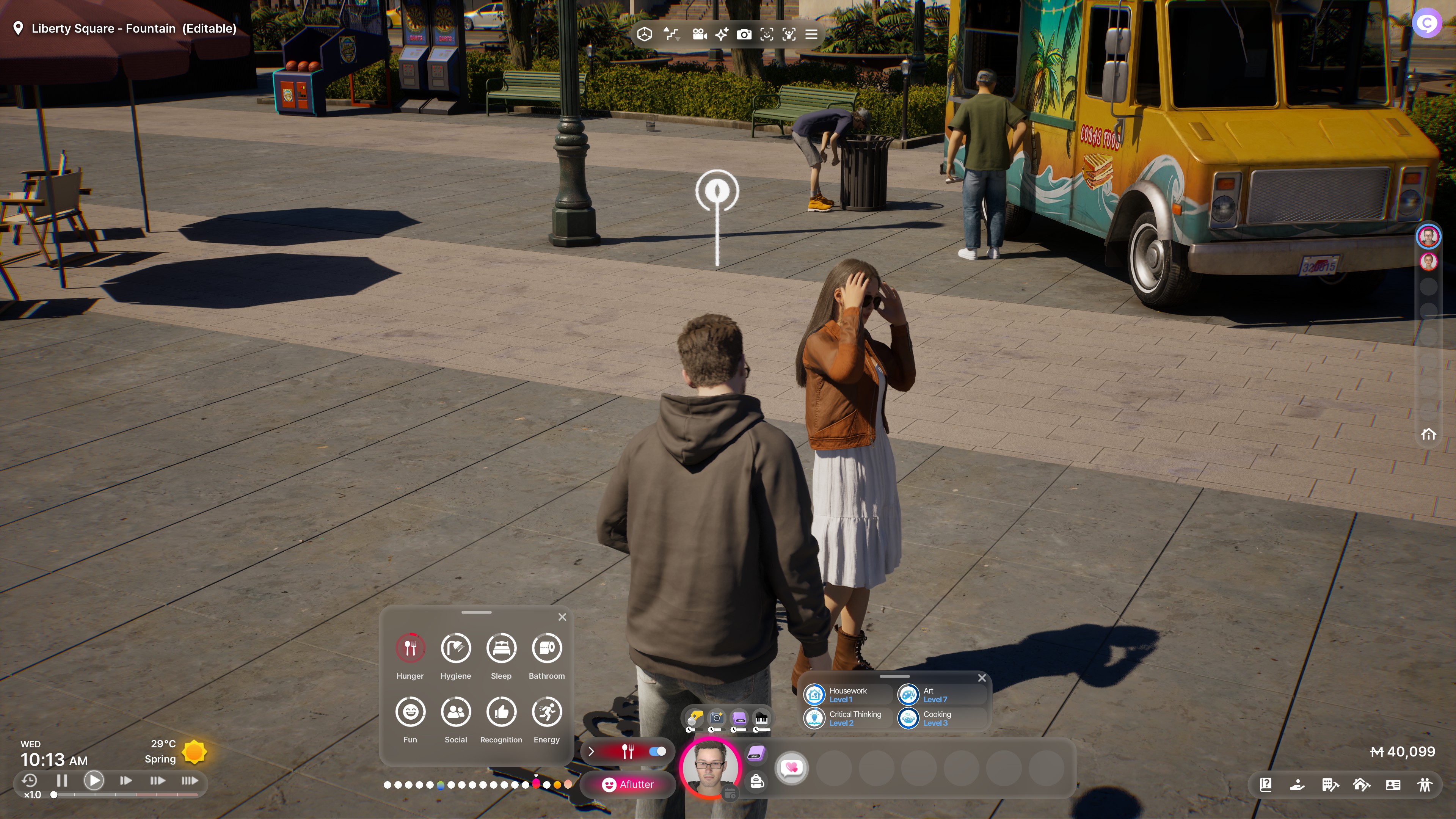Image resolution: width=1456 pixels, height=819 pixels.
Task: Open the hamburger menu in top toolbar
Action: point(811,35)
